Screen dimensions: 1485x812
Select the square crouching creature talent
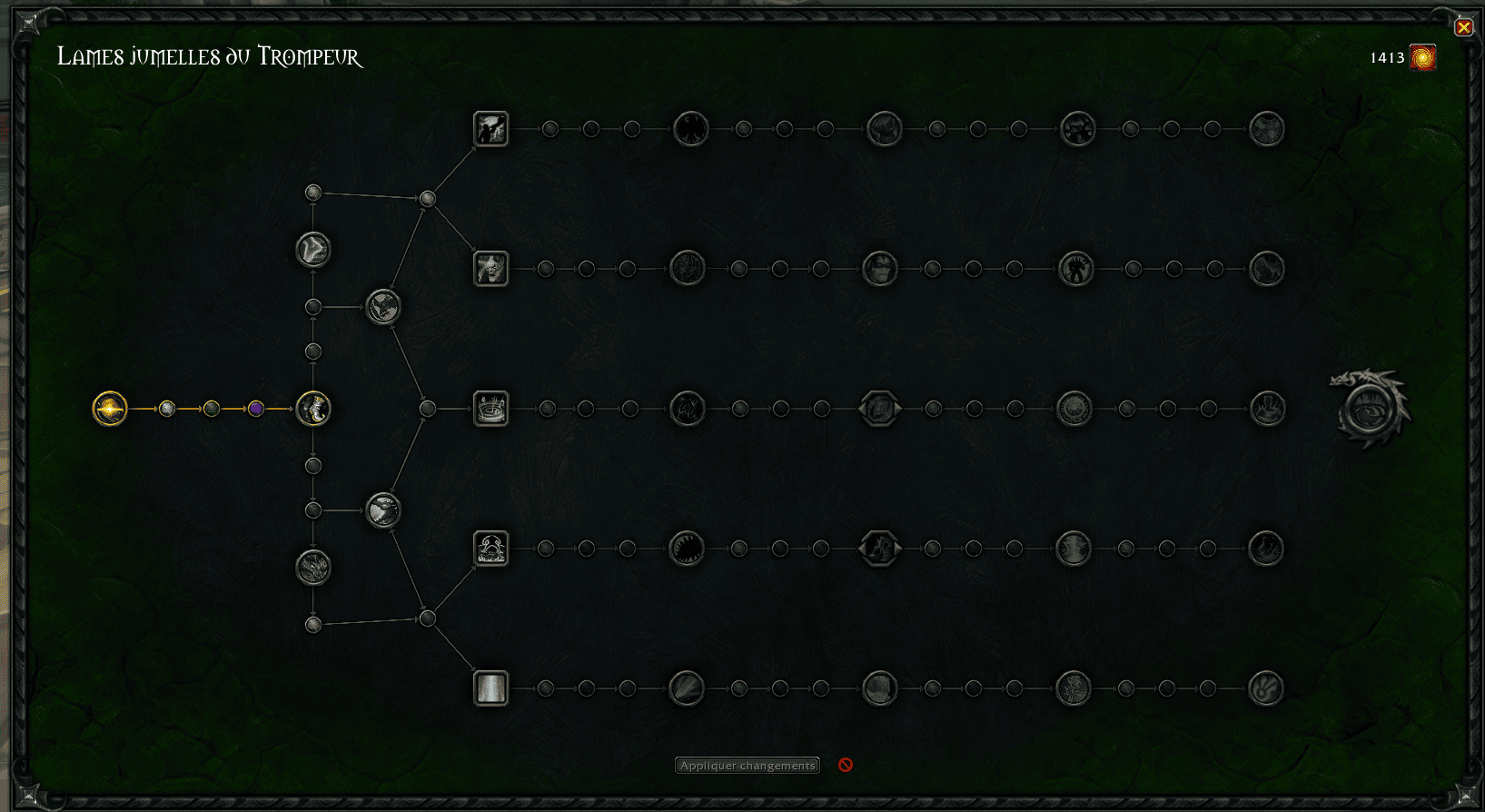click(491, 549)
